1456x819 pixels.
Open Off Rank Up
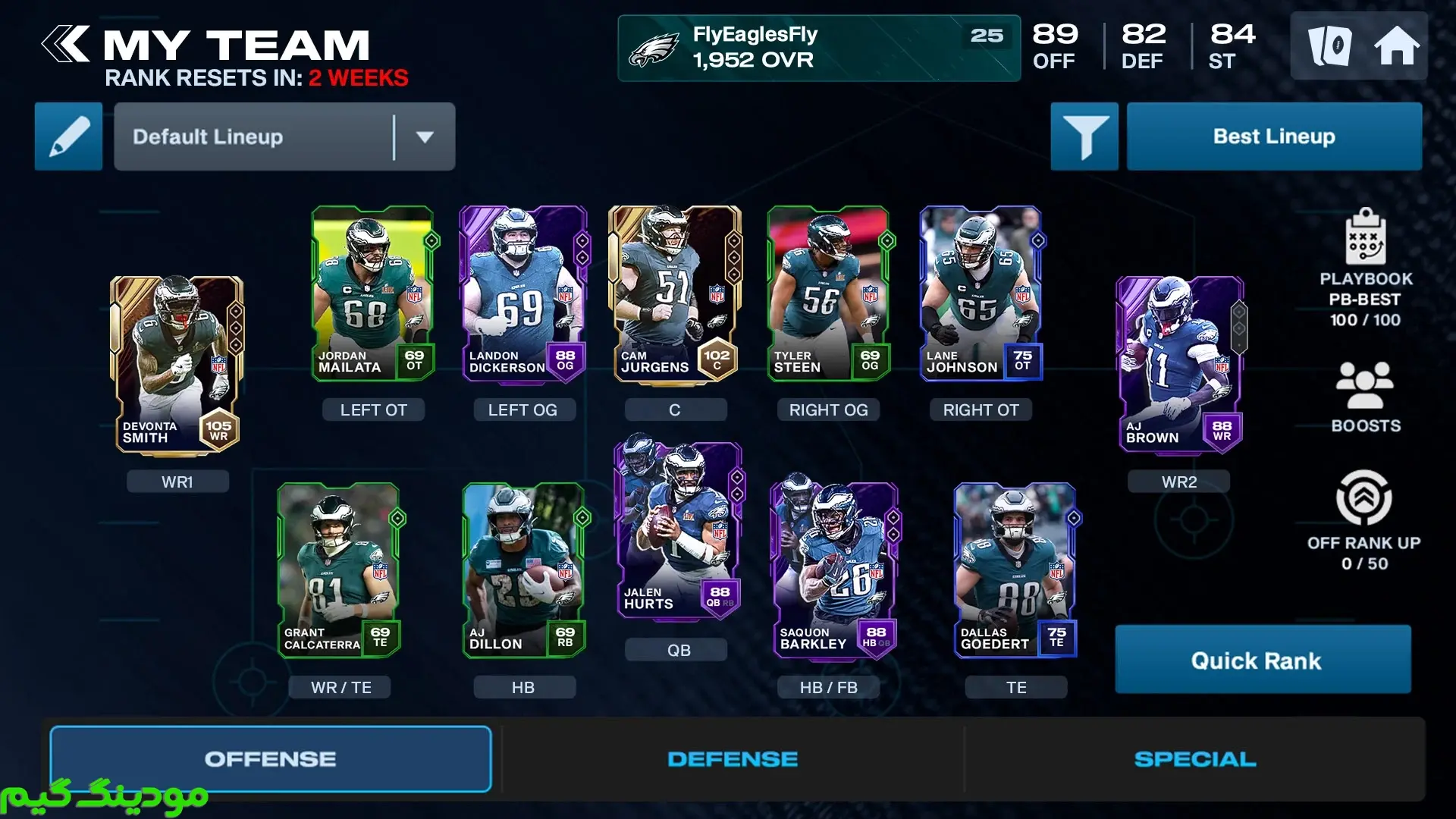(x=1363, y=520)
